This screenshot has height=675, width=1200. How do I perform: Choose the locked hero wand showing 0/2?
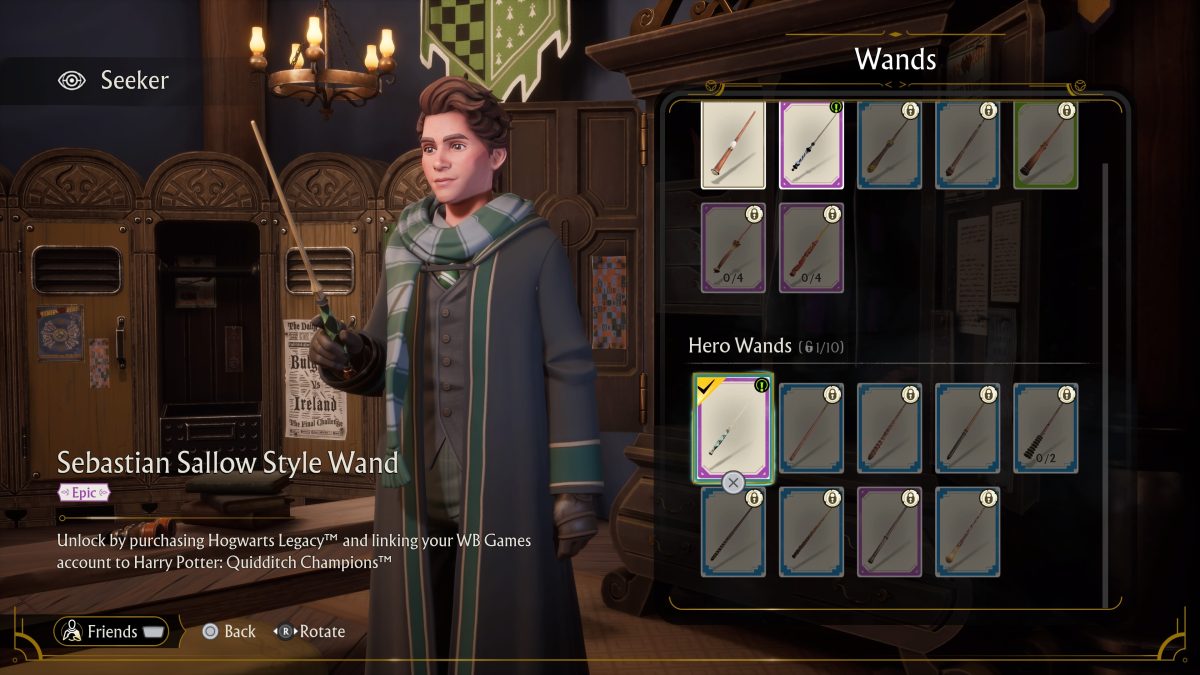click(1046, 428)
